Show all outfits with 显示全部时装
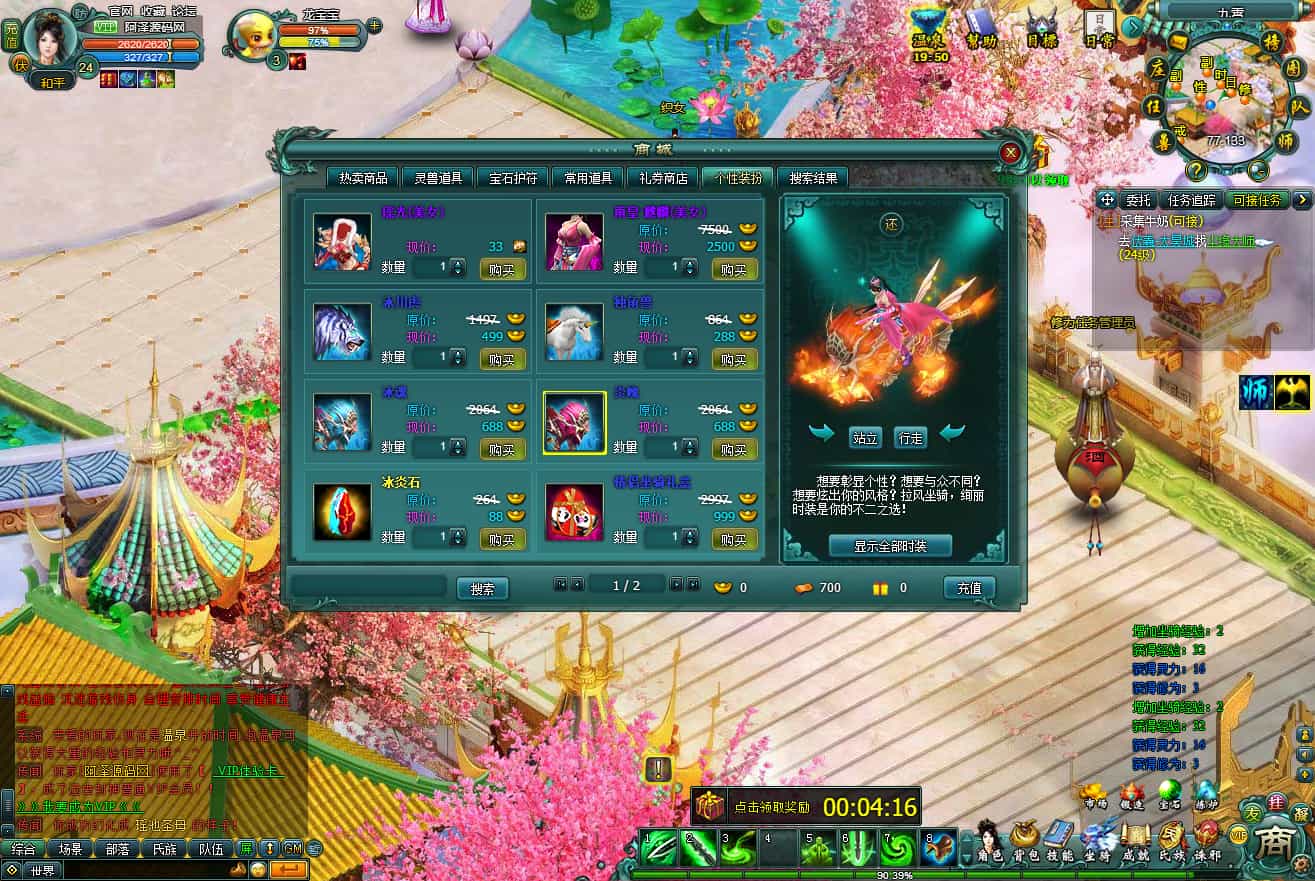This screenshot has width=1315, height=881. 890,546
